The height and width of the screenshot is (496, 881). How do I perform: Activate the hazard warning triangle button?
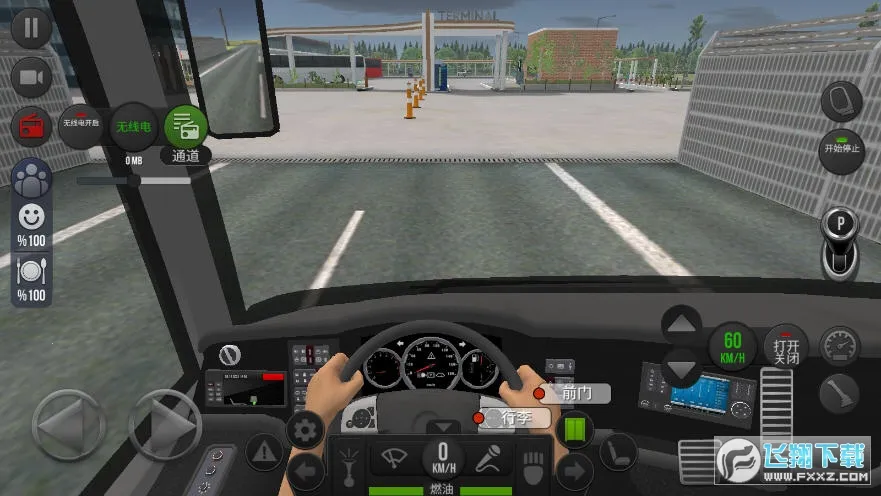264,453
